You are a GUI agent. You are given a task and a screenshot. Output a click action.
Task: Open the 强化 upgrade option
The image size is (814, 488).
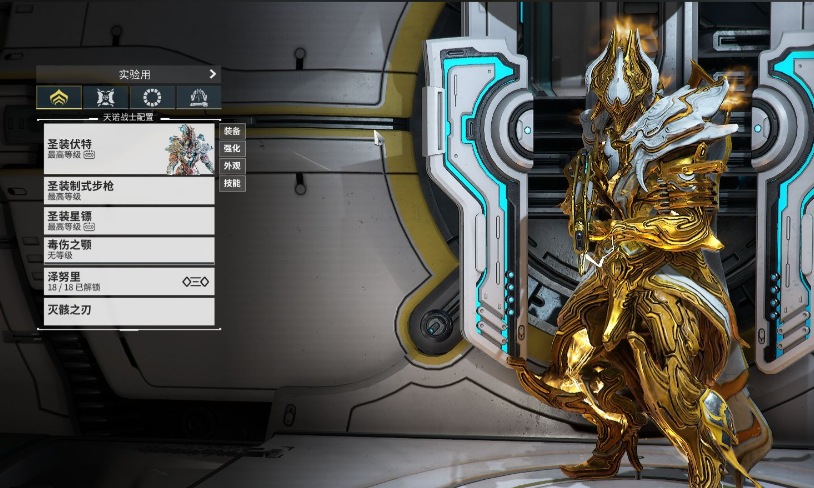click(232, 148)
